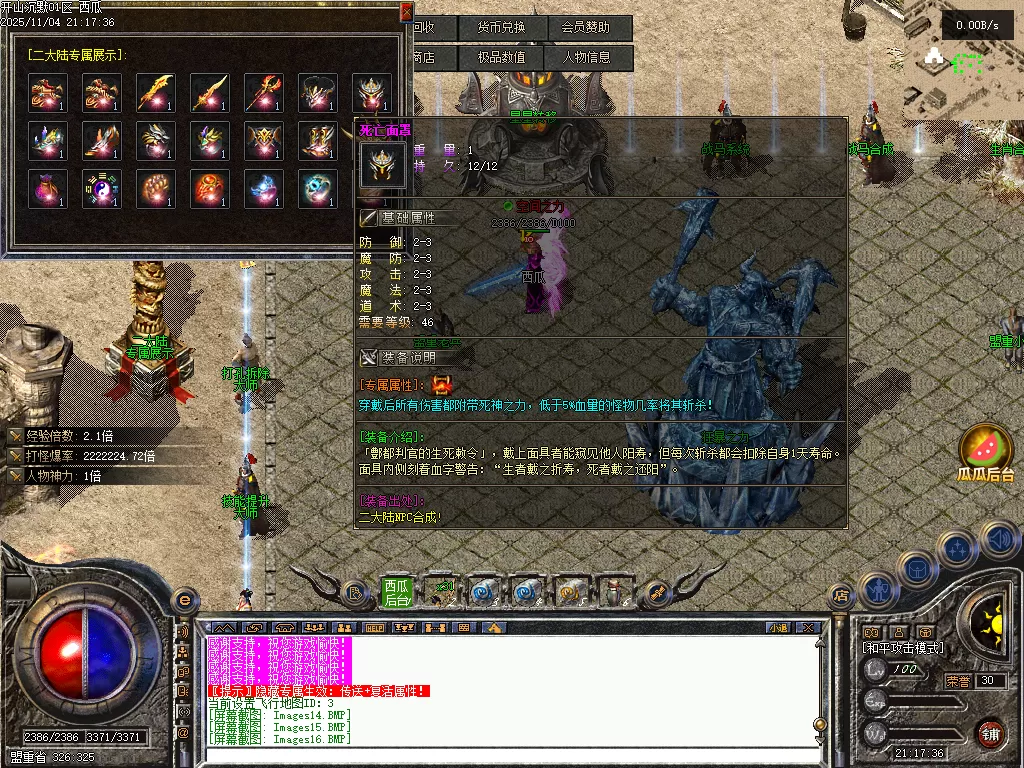Click the minimap in the corner
The image size is (1024, 768).
958,60
